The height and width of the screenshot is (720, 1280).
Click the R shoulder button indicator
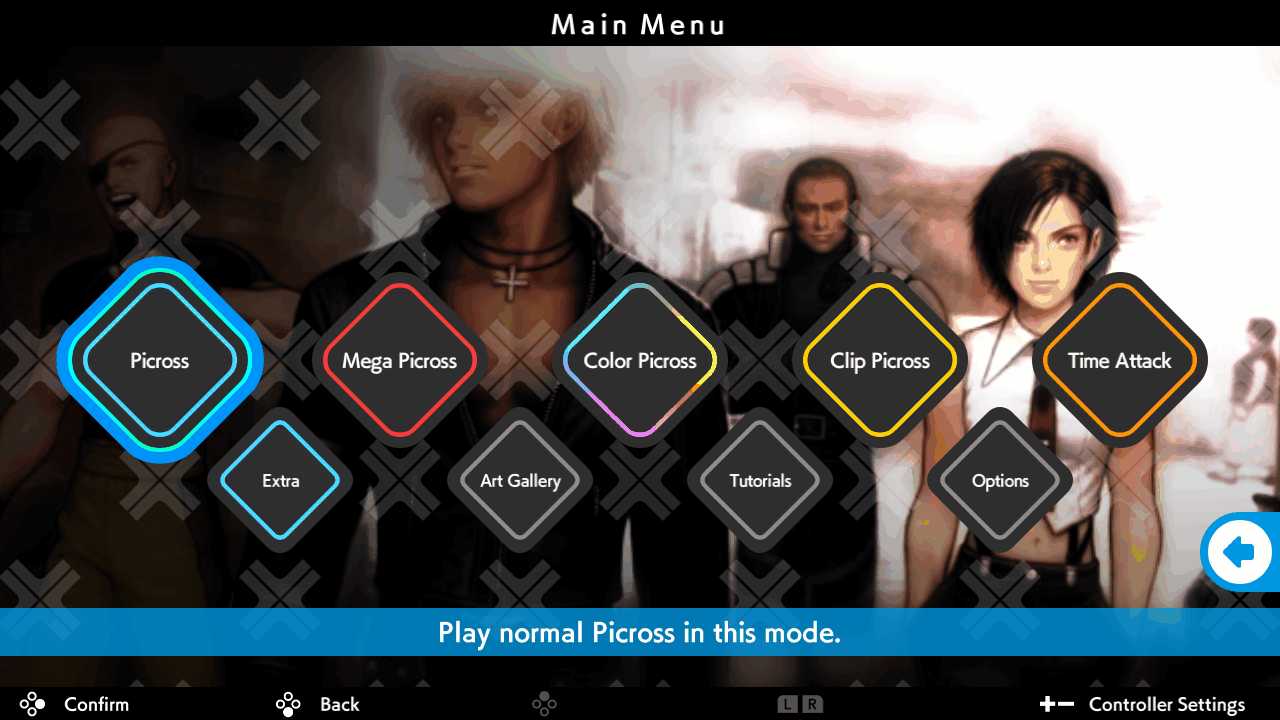coord(812,704)
